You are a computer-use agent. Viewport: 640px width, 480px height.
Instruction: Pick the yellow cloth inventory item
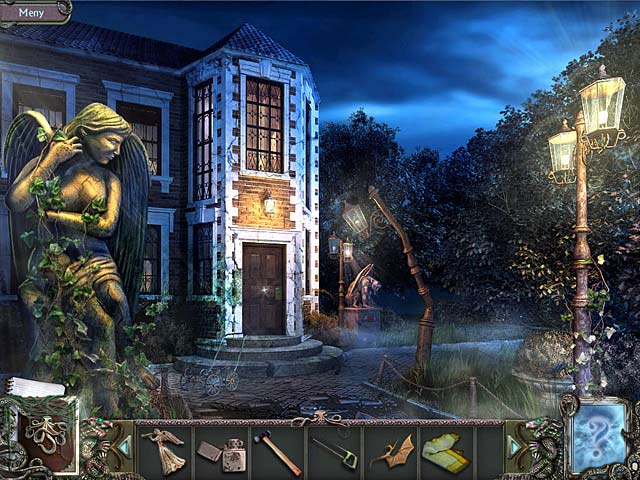(x=446, y=451)
